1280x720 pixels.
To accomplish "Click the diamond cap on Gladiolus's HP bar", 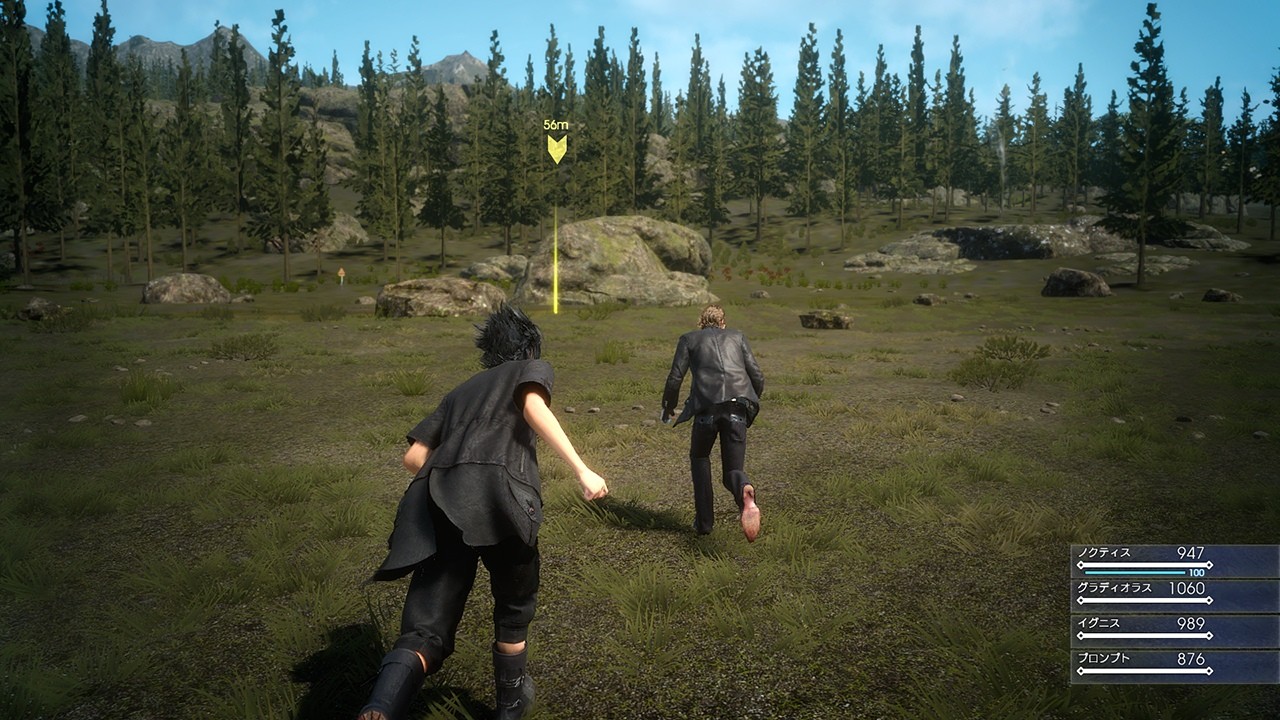I will pos(1210,600).
